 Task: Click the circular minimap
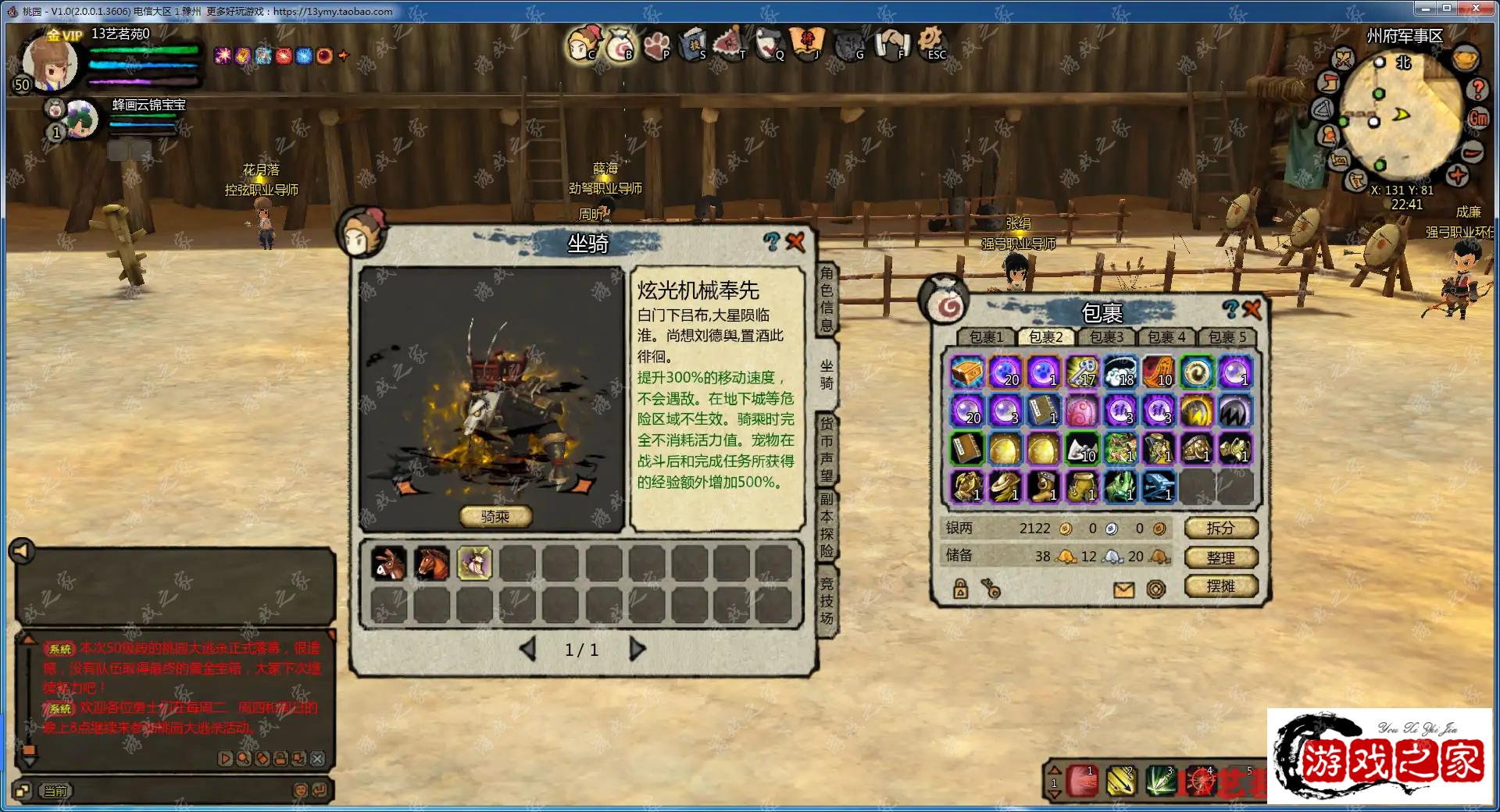tap(1399, 115)
